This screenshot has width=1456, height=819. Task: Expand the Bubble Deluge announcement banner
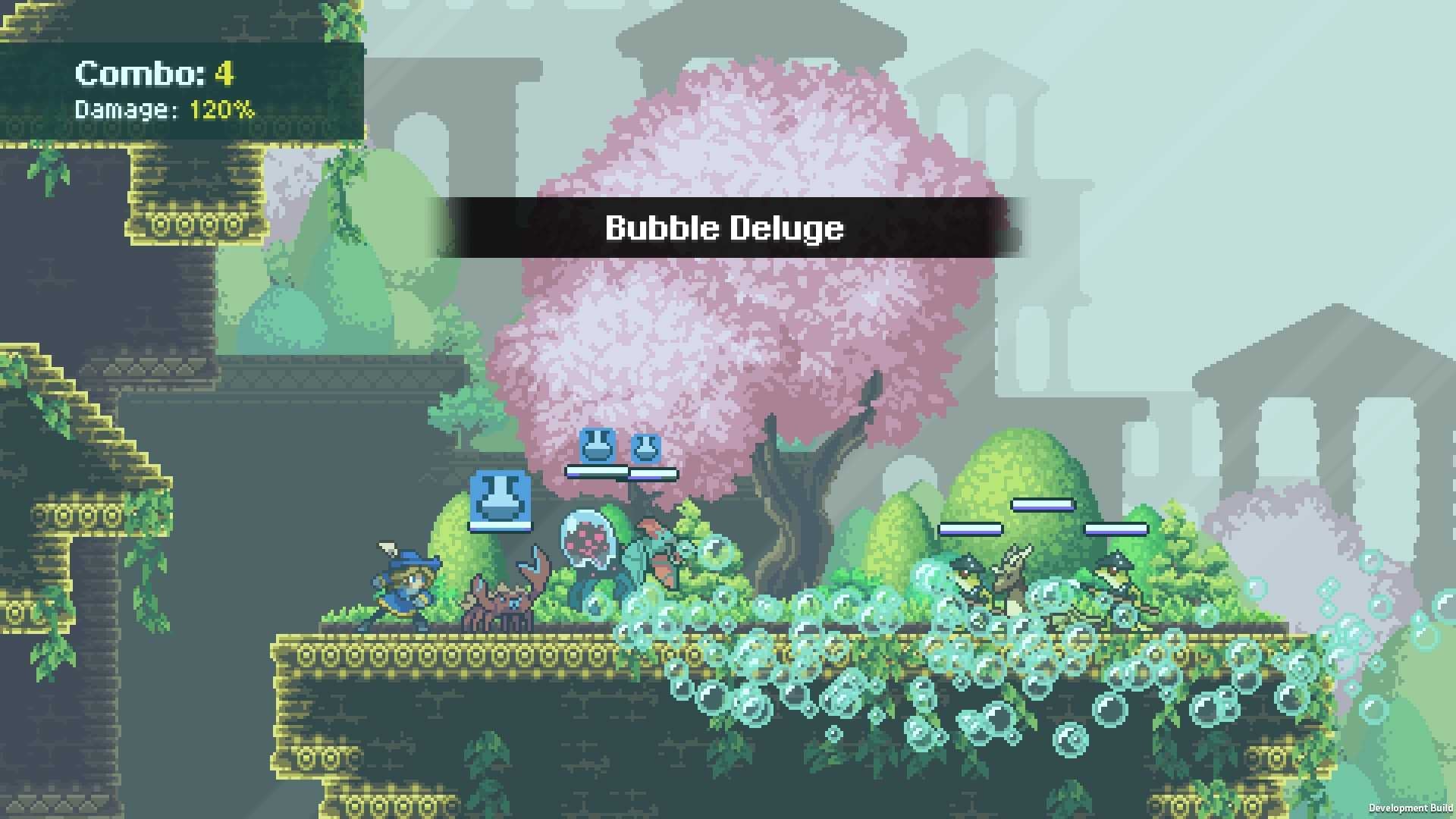(x=724, y=227)
